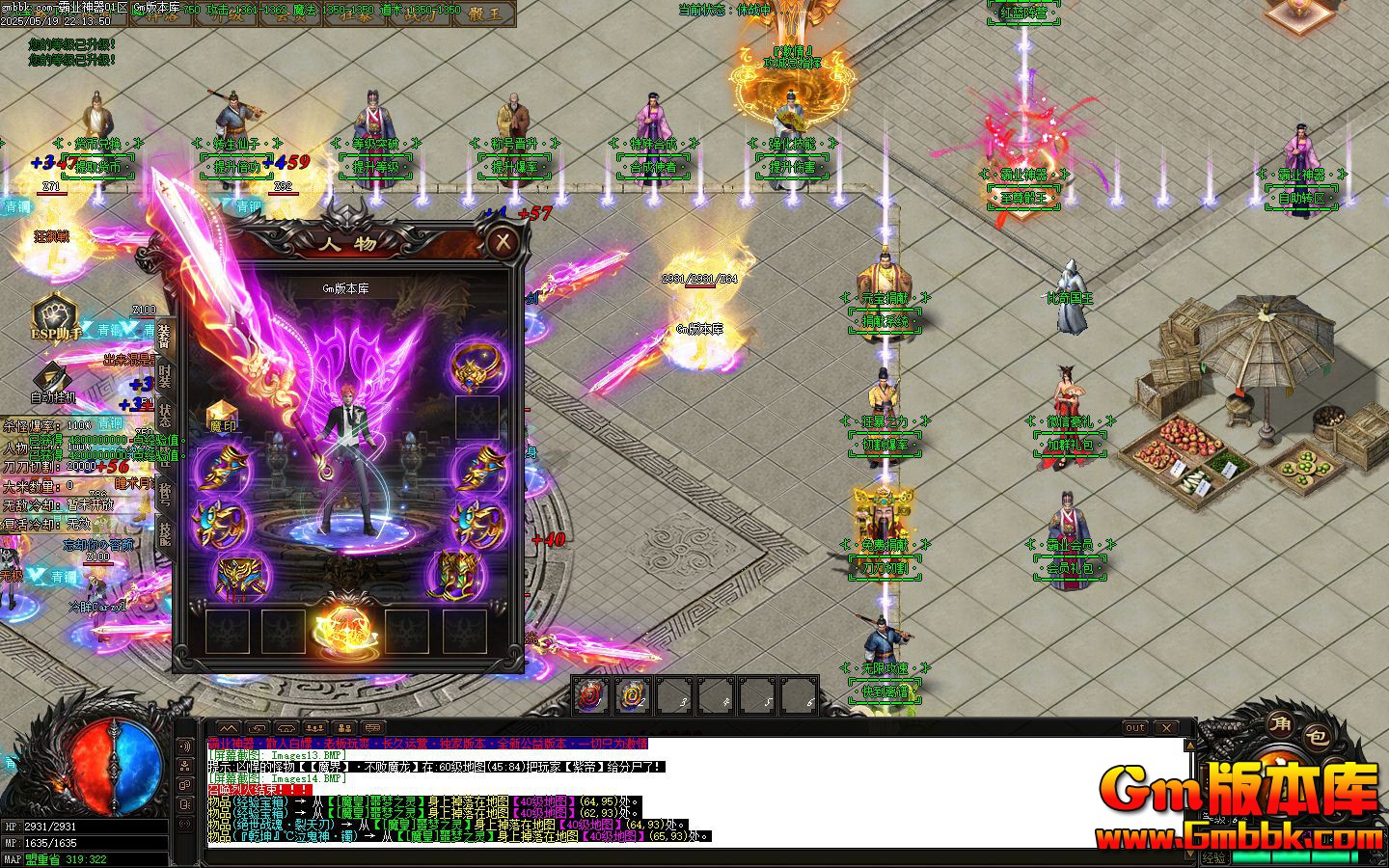
Task: Click the friends icon in the chat side column
Action: (184, 765)
